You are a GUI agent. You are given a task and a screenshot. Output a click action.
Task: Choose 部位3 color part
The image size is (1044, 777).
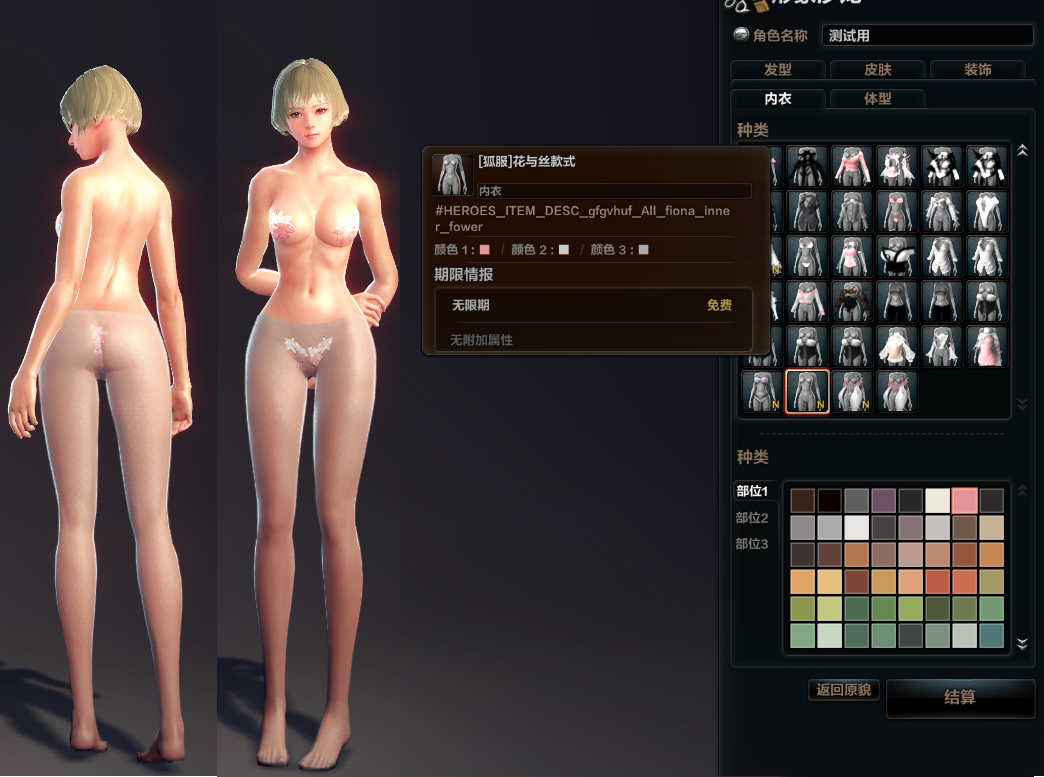(x=752, y=544)
